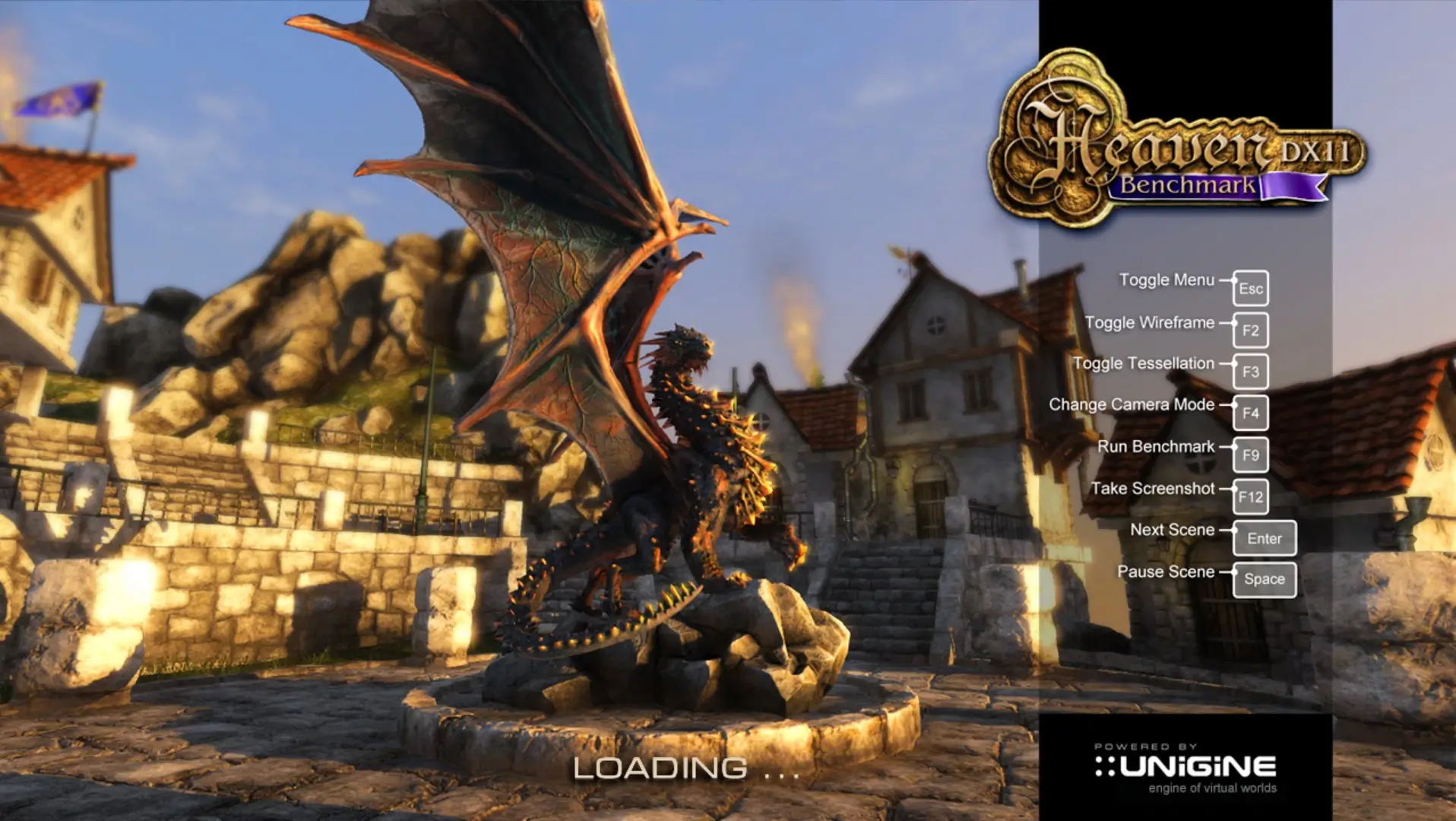Click the Run Benchmark label
The image size is (1456, 821).
click(x=1158, y=445)
